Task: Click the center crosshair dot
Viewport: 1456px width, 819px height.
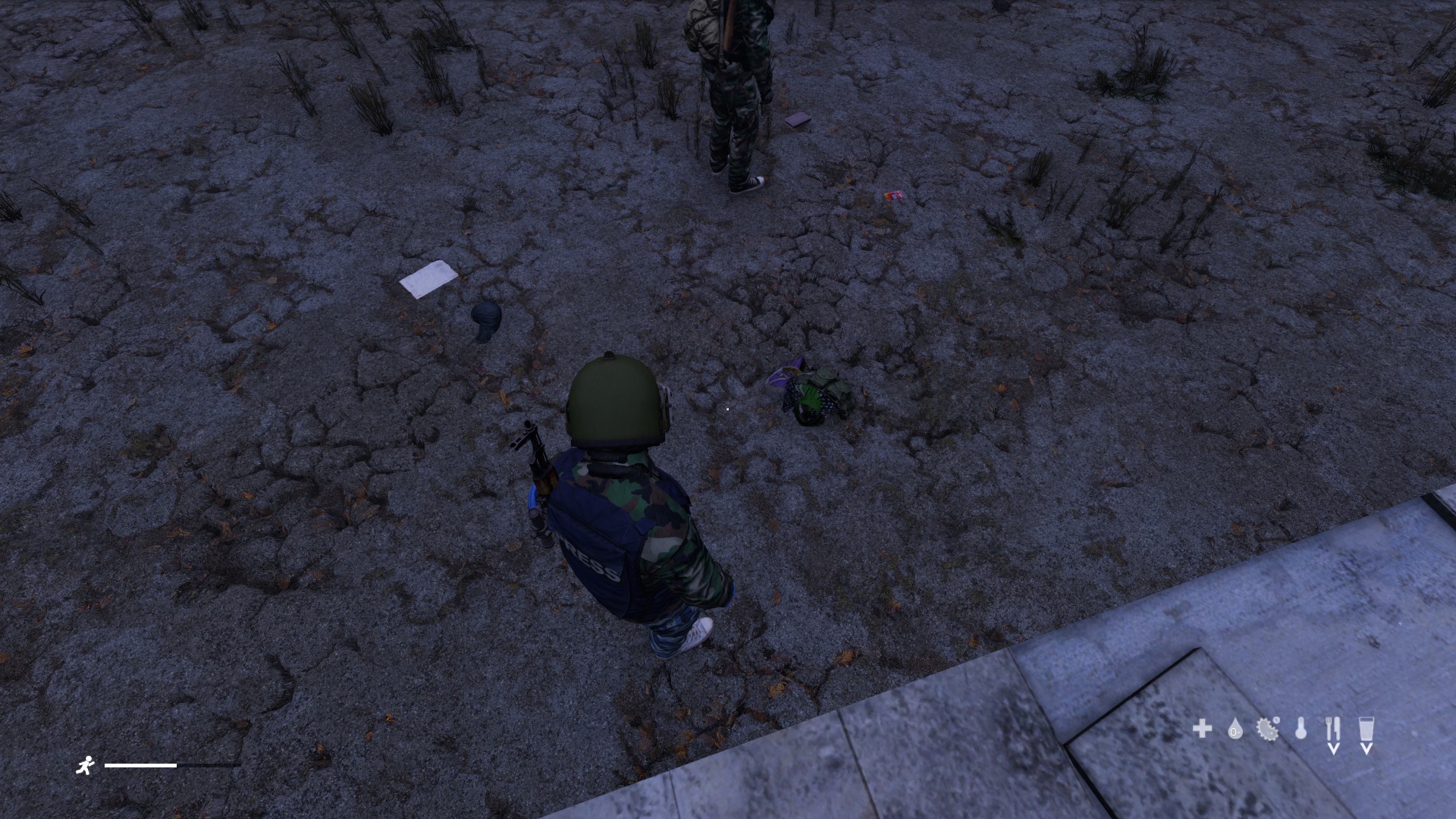Action: 727,409
